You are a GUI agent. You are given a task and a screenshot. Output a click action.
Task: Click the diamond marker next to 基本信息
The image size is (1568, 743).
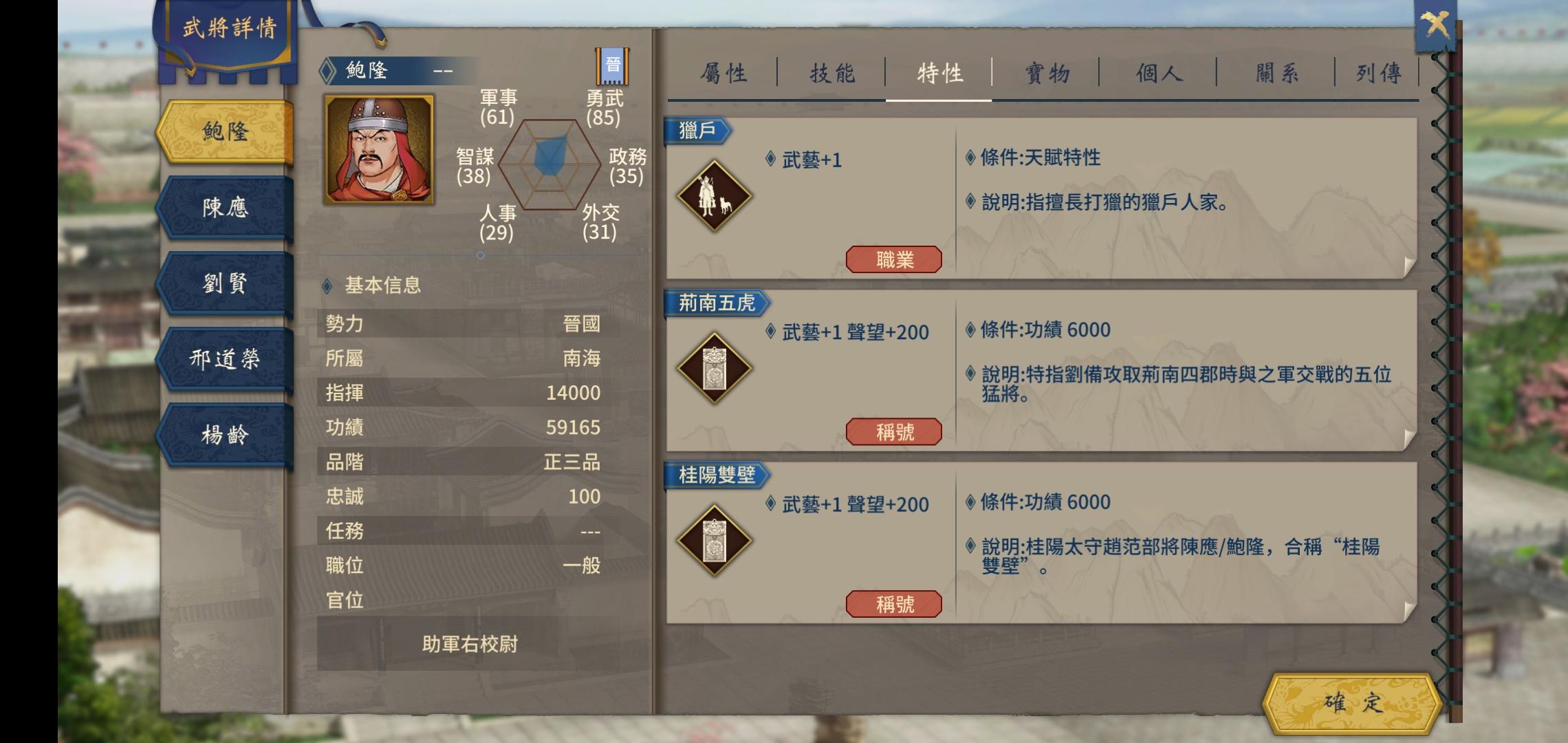[x=328, y=286]
